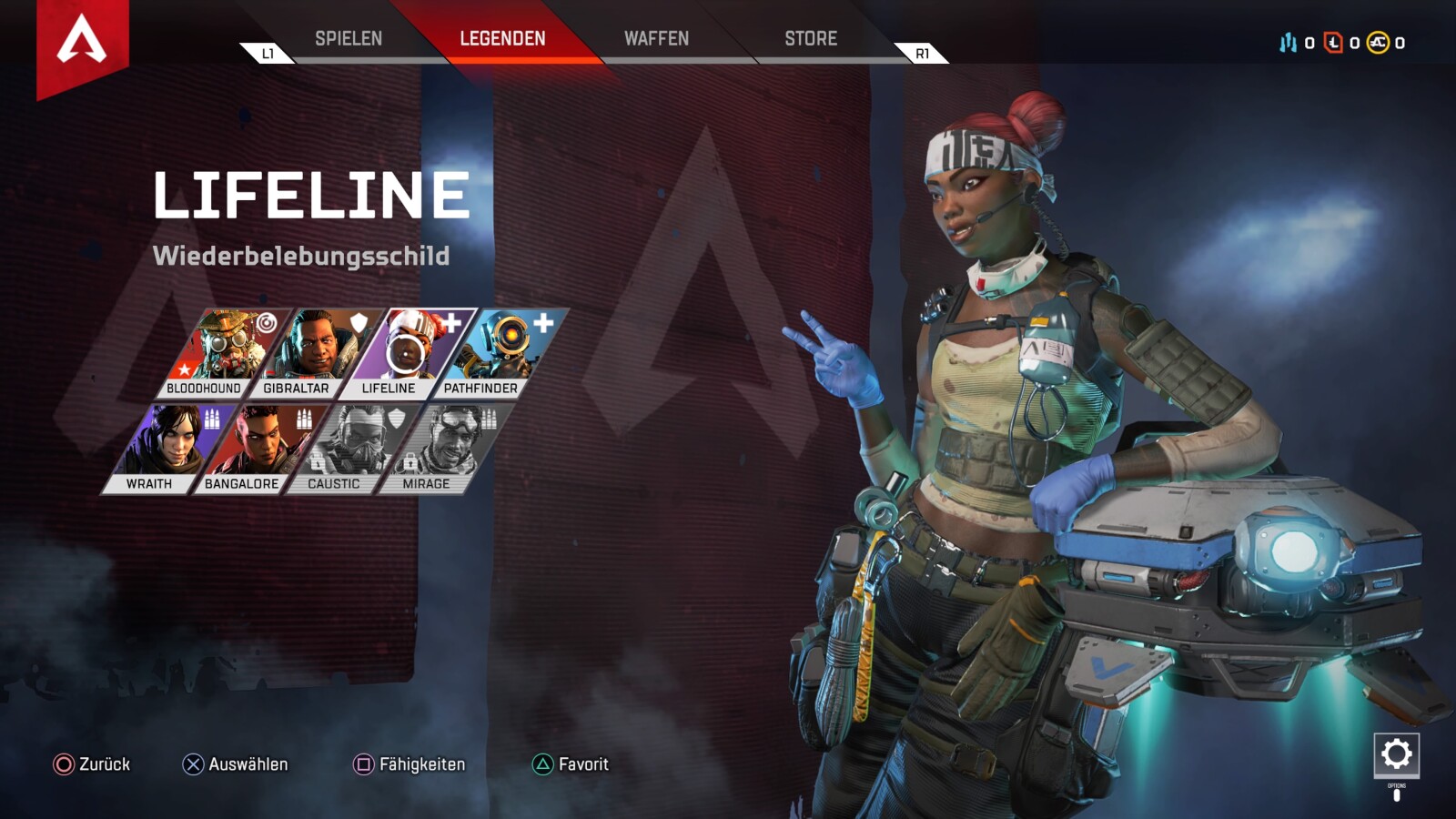The width and height of the screenshot is (1456, 819).
Task: Open the gear settings icon
Action: 1396,754
